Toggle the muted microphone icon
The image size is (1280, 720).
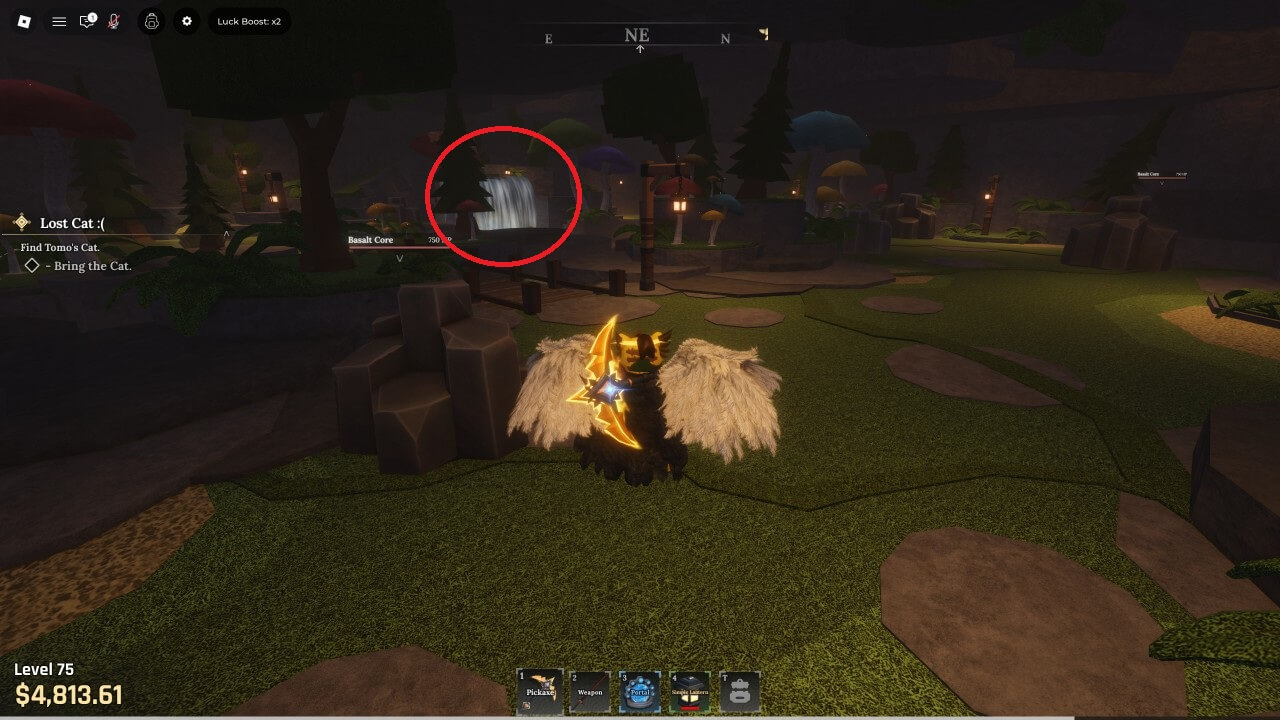point(114,21)
